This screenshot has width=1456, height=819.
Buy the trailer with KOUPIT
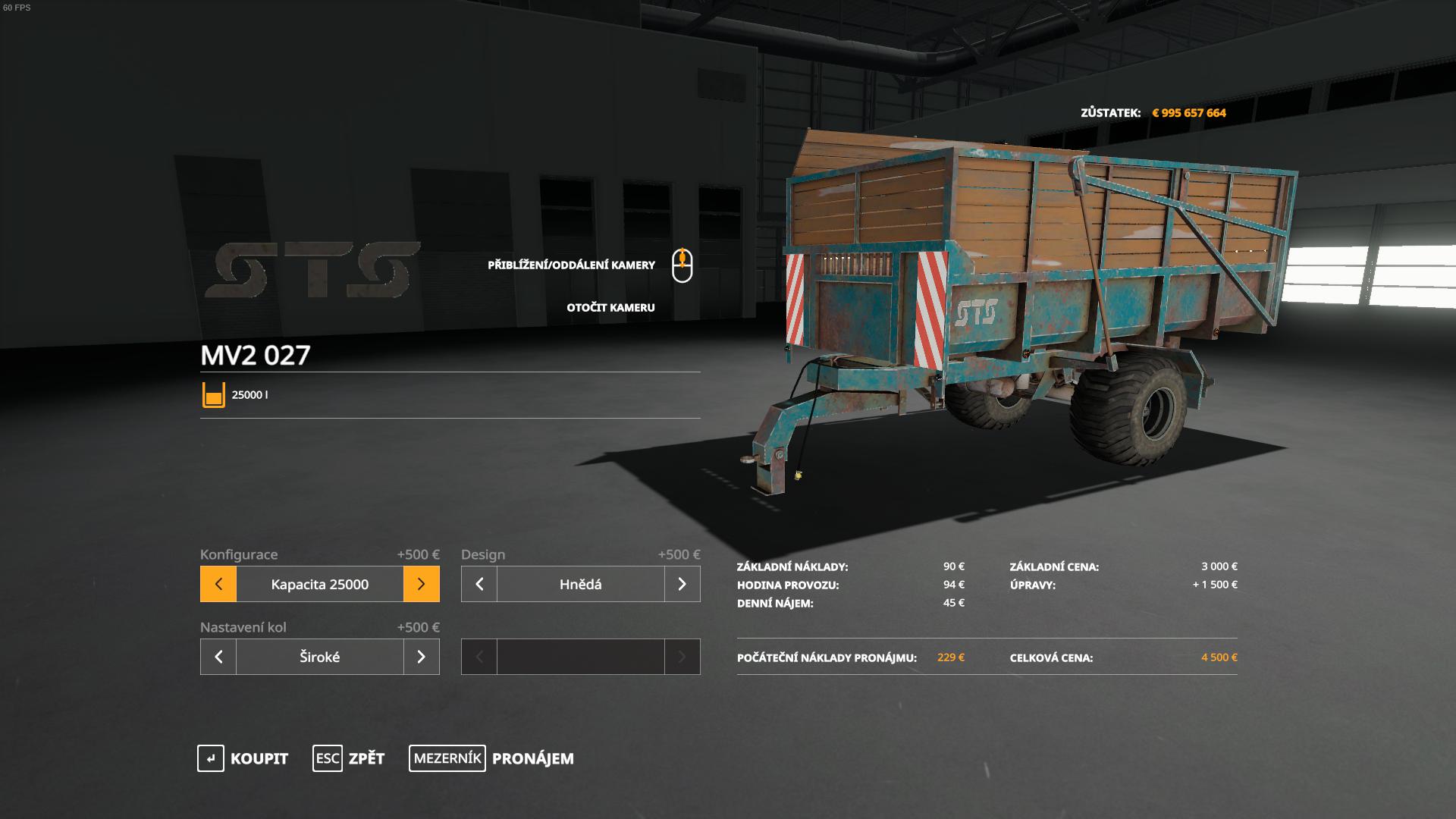pos(243,758)
